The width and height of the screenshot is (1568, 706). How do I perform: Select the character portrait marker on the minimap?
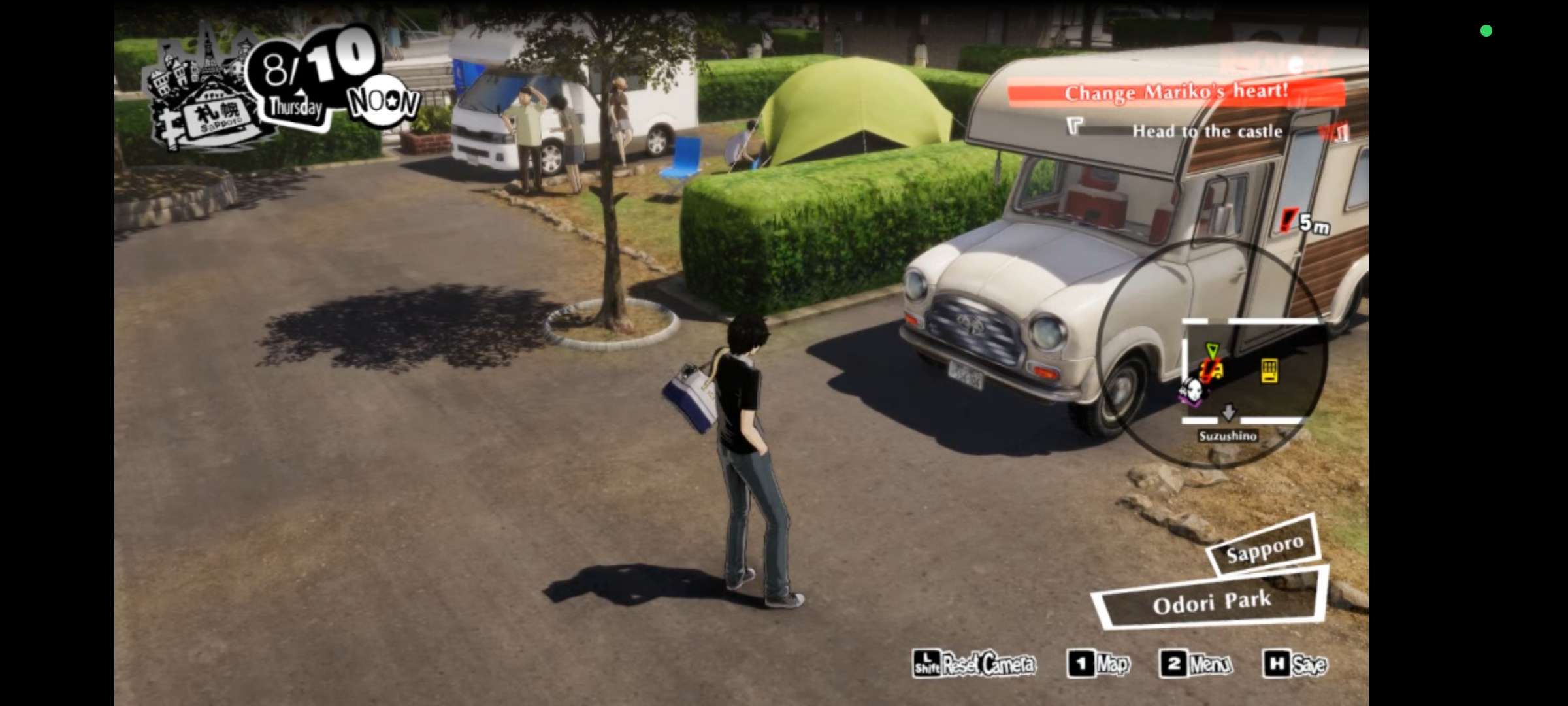[1194, 392]
